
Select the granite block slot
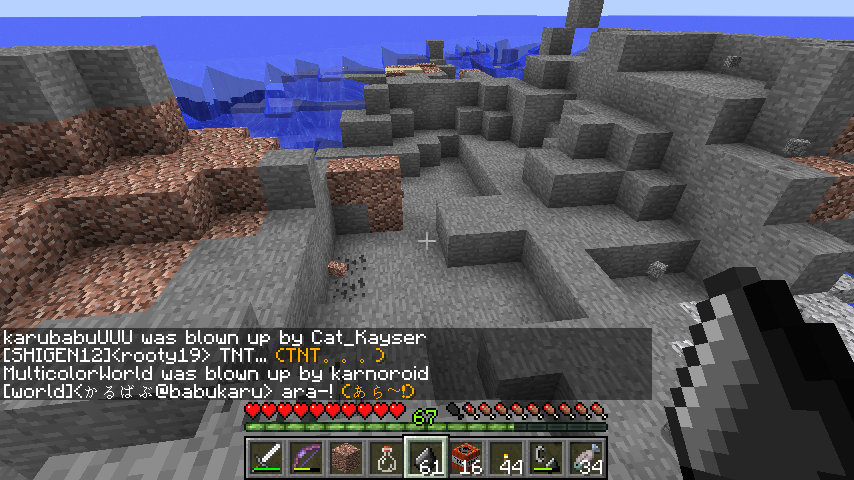pos(347,458)
